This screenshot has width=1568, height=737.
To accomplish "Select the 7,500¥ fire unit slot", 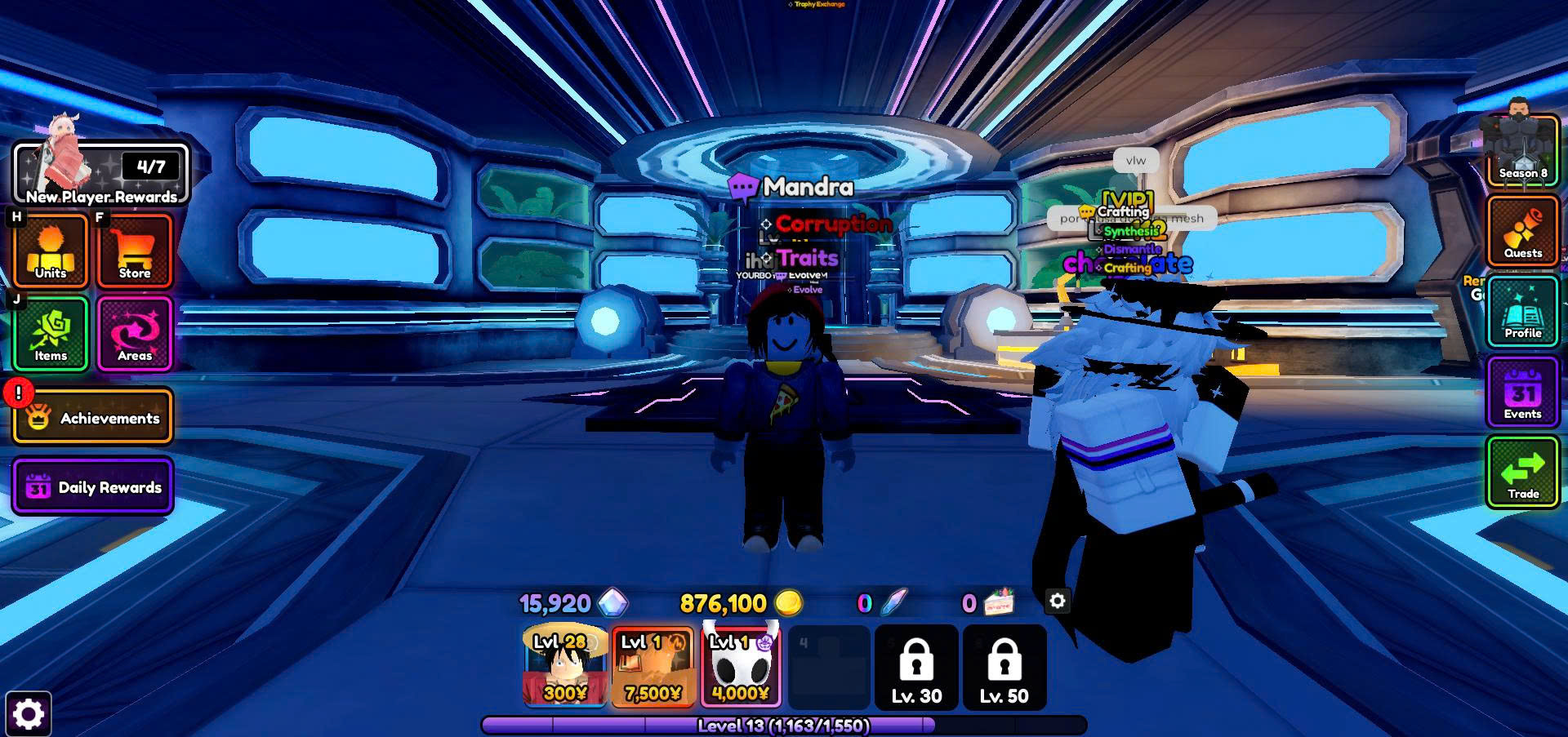I will click(653, 665).
